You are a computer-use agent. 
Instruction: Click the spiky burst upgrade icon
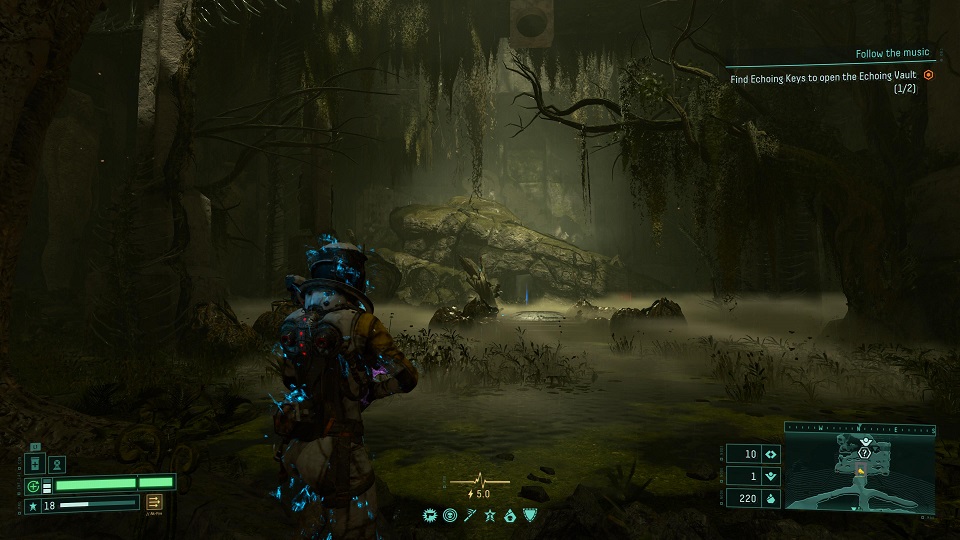(431, 516)
